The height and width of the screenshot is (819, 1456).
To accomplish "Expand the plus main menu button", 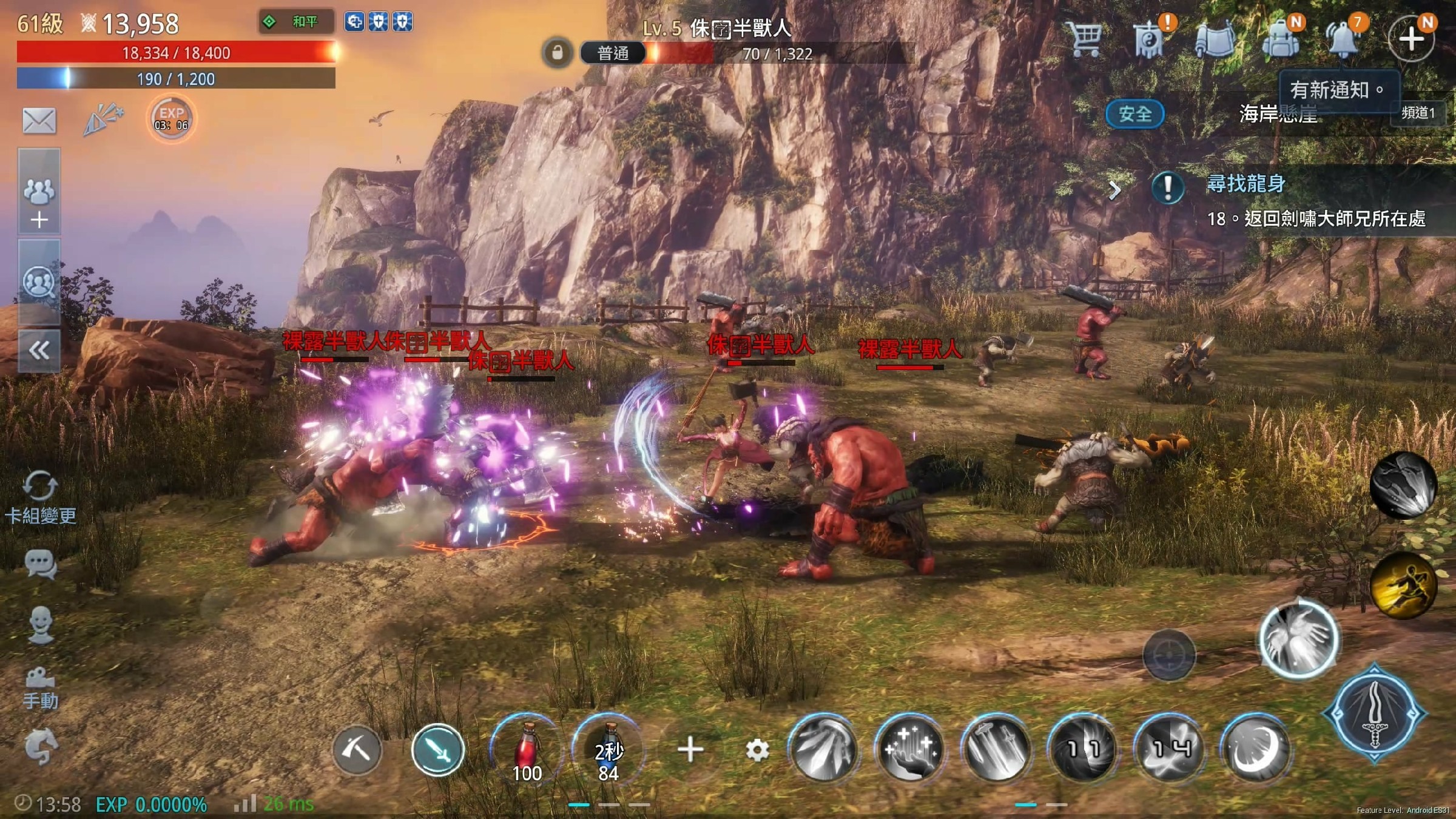I will (1411, 39).
